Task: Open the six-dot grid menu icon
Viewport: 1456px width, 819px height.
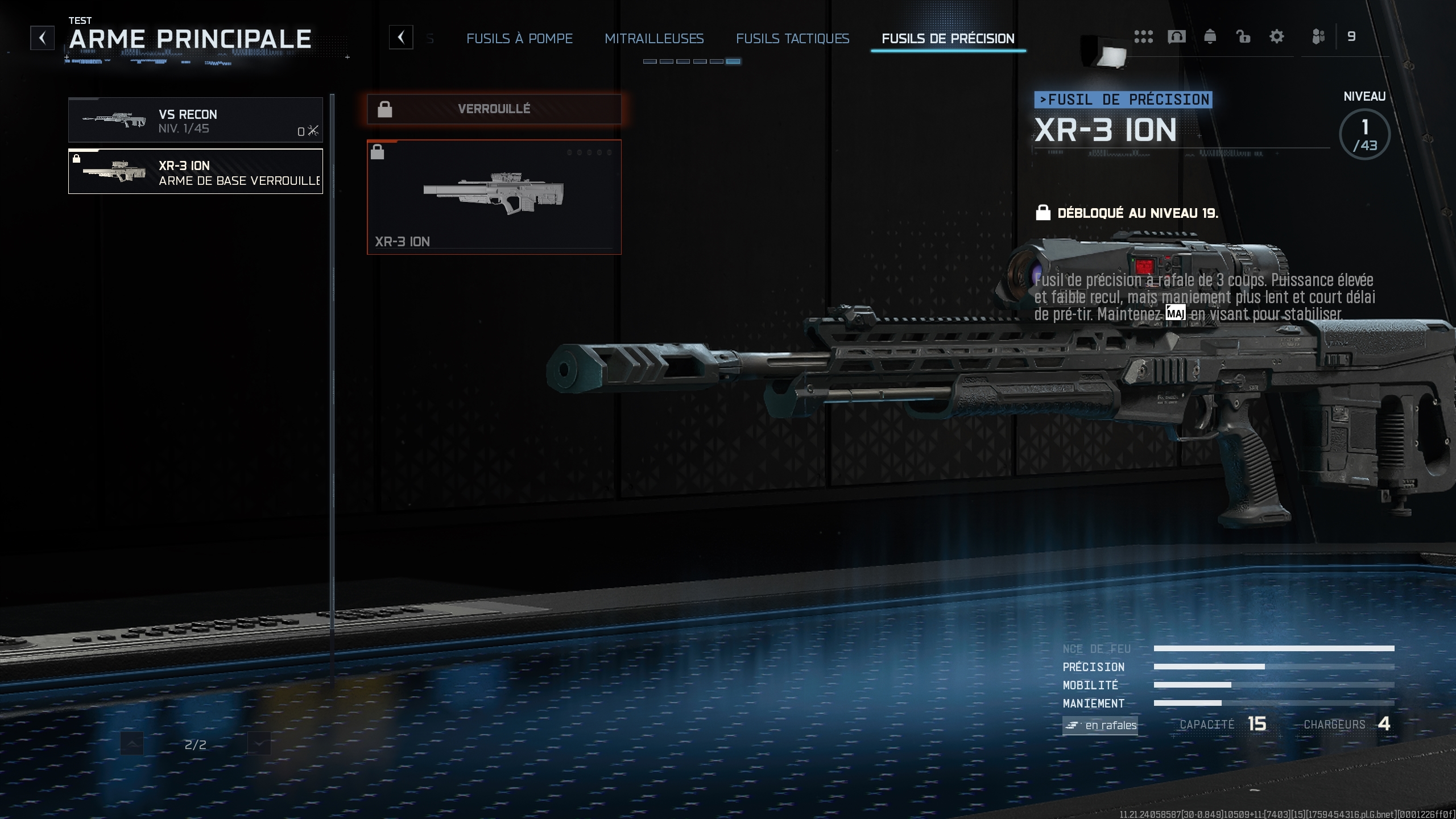Action: coord(1143,37)
